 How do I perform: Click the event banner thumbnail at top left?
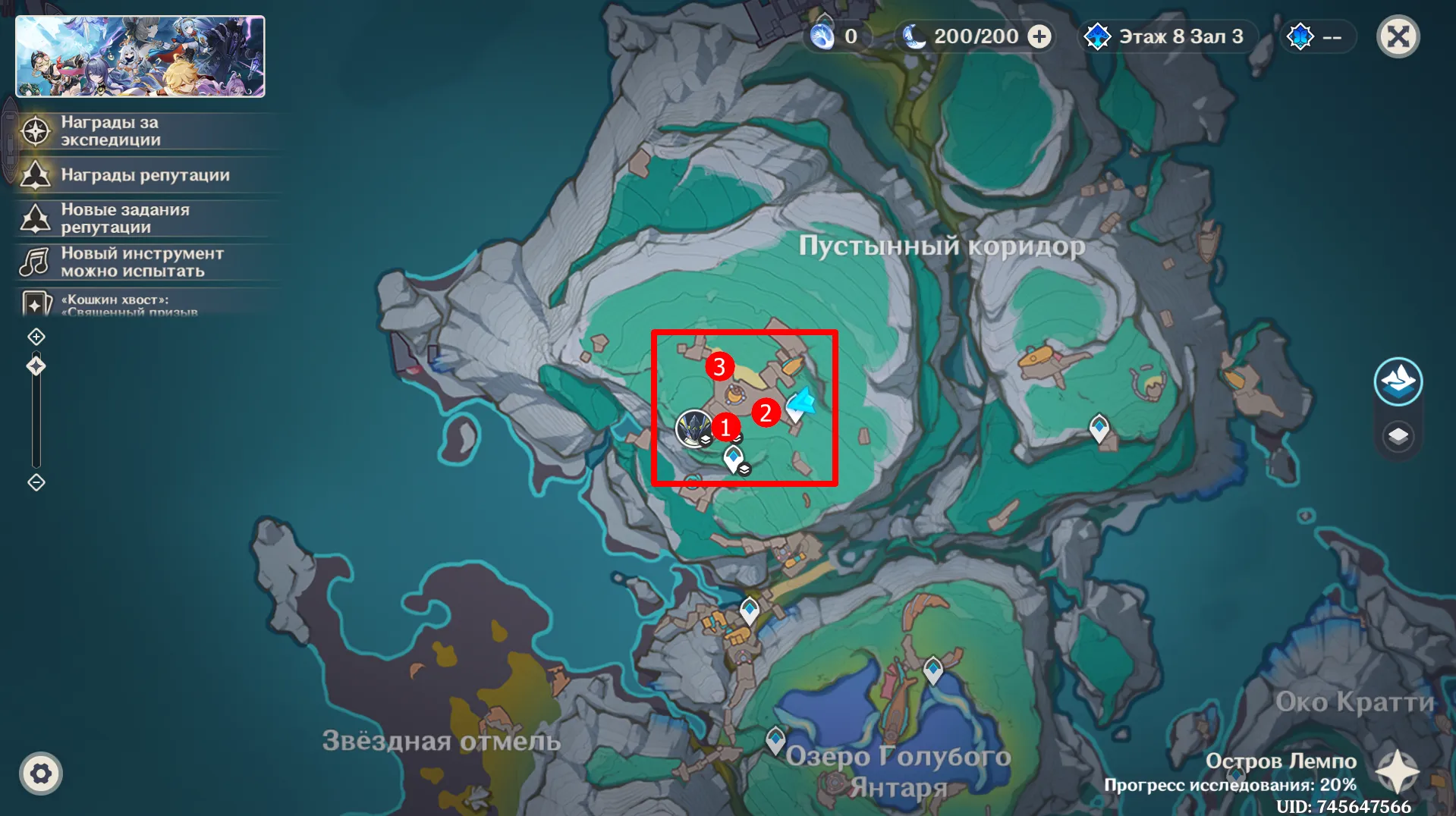click(x=141, y=55)
